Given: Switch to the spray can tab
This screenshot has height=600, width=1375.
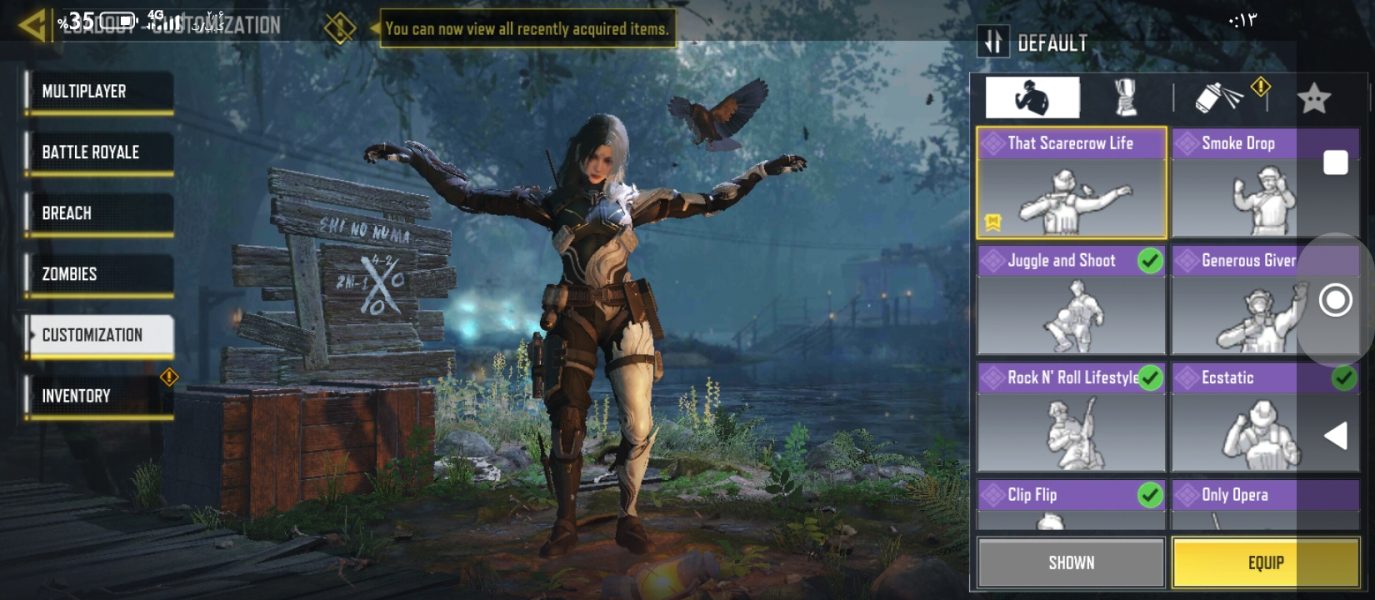Looking at the screenshot, I should click(x=1219, y=98).
